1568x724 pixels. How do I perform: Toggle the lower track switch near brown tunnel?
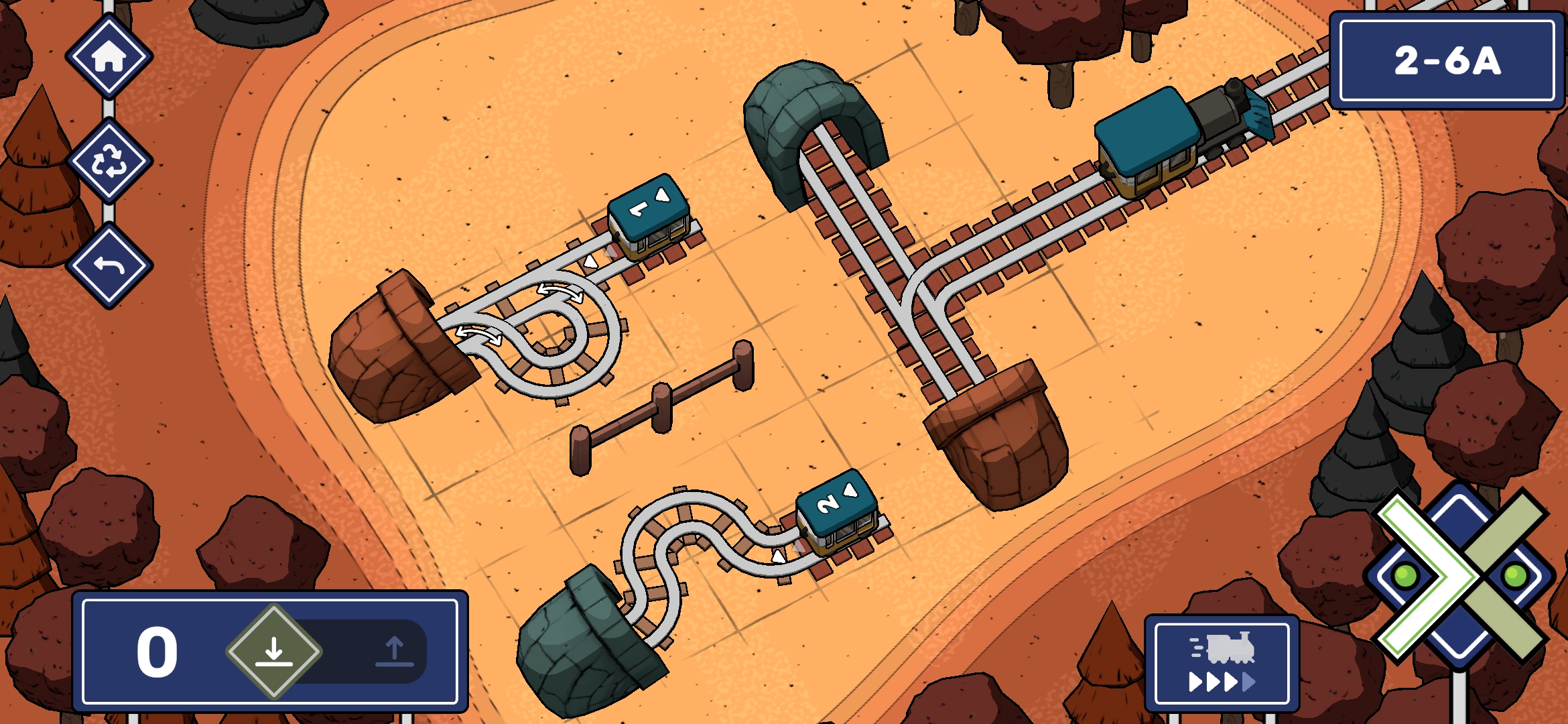tap(478, 334)
